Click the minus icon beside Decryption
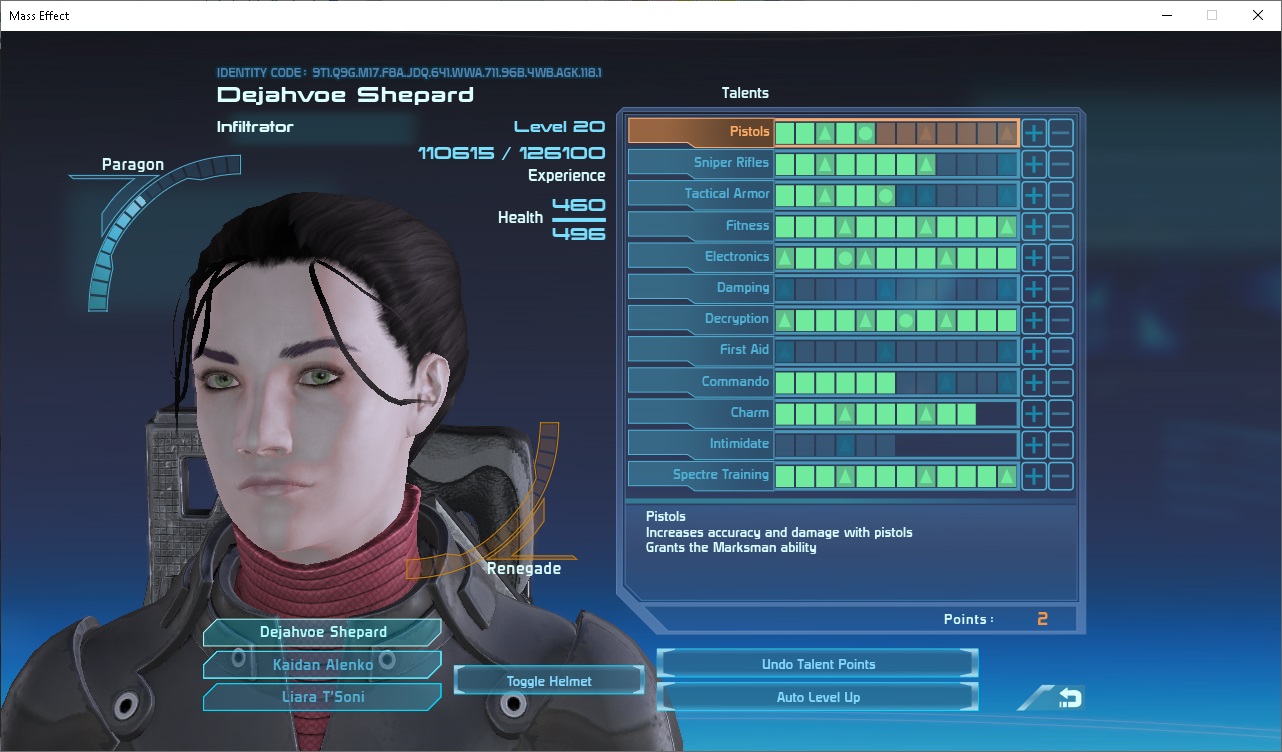The width and height of the screenshot is (1282, 752). (x=1060, y=319)
